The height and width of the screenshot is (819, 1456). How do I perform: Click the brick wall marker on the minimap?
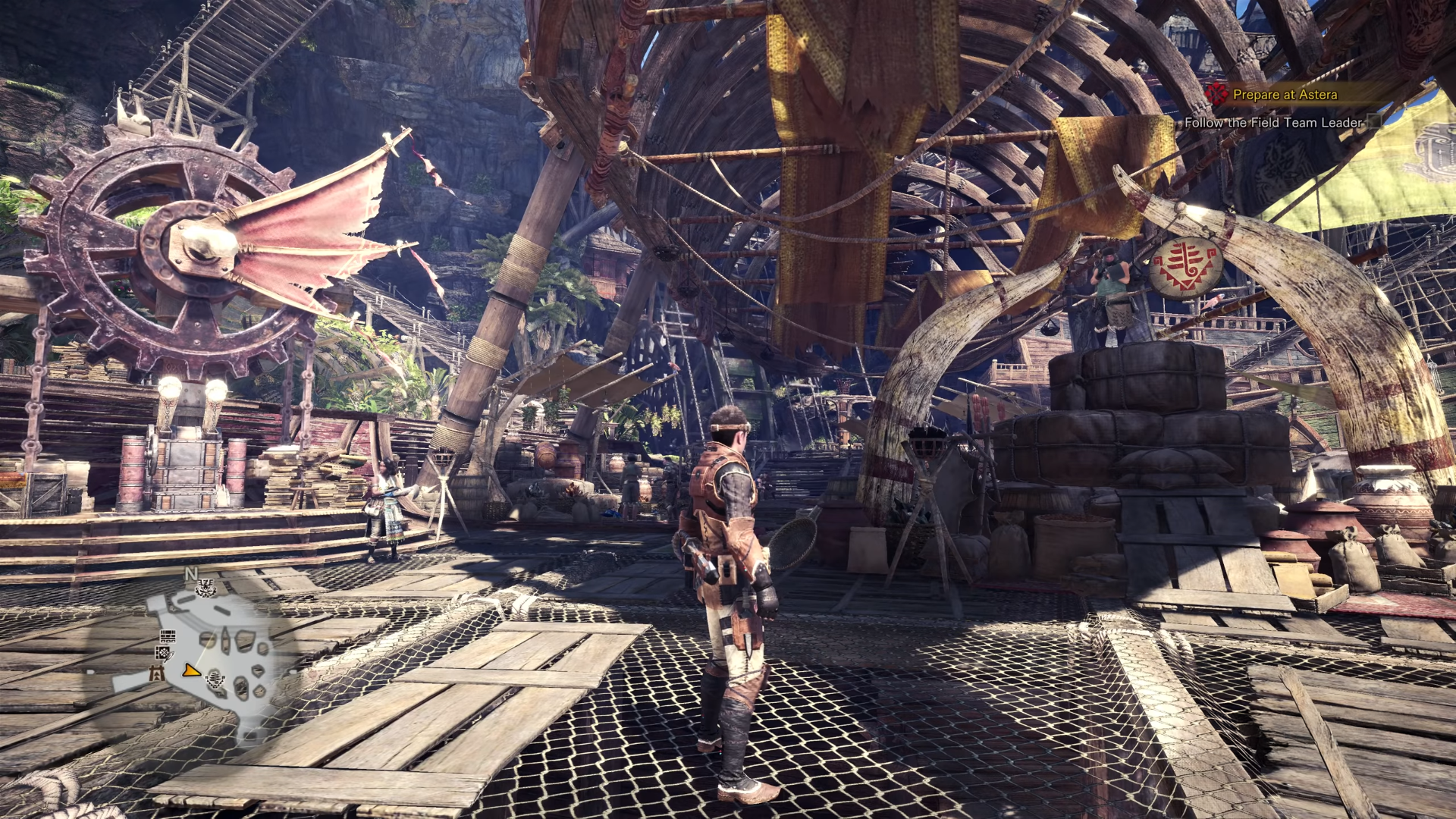point(168,635)
